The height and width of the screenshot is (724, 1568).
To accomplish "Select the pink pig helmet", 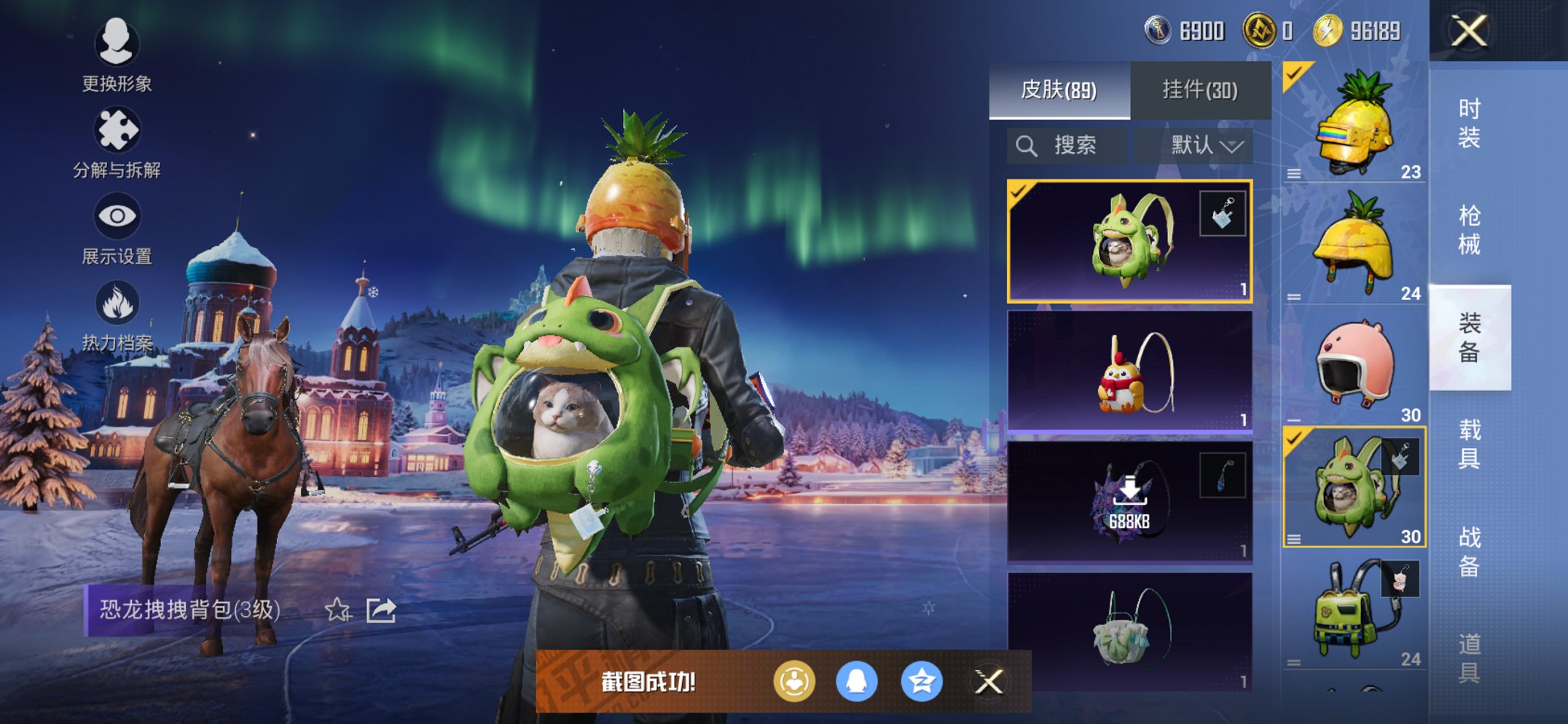I will click(1354, 366).
